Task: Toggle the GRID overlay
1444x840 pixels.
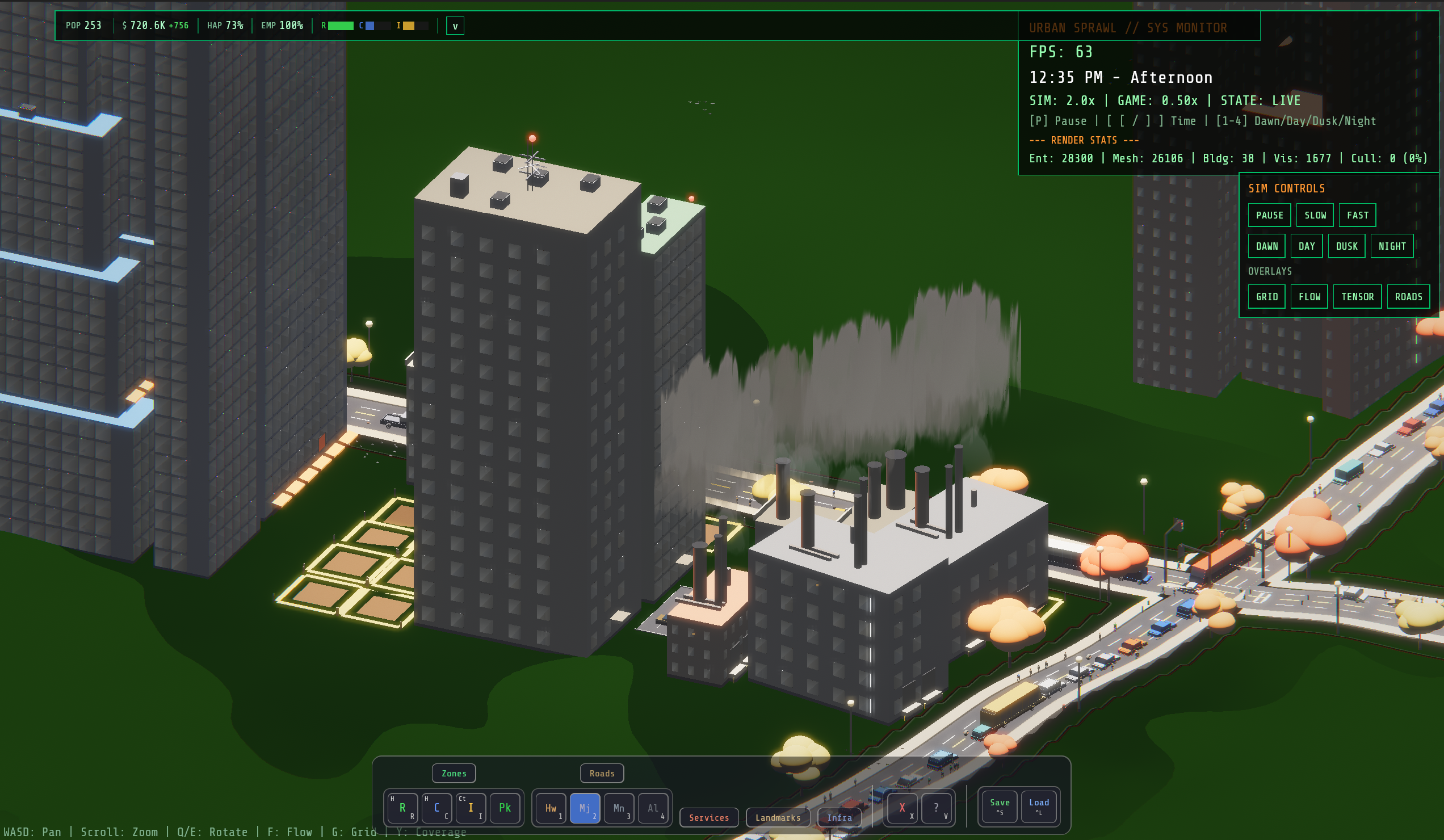Action: point(1267,296)
